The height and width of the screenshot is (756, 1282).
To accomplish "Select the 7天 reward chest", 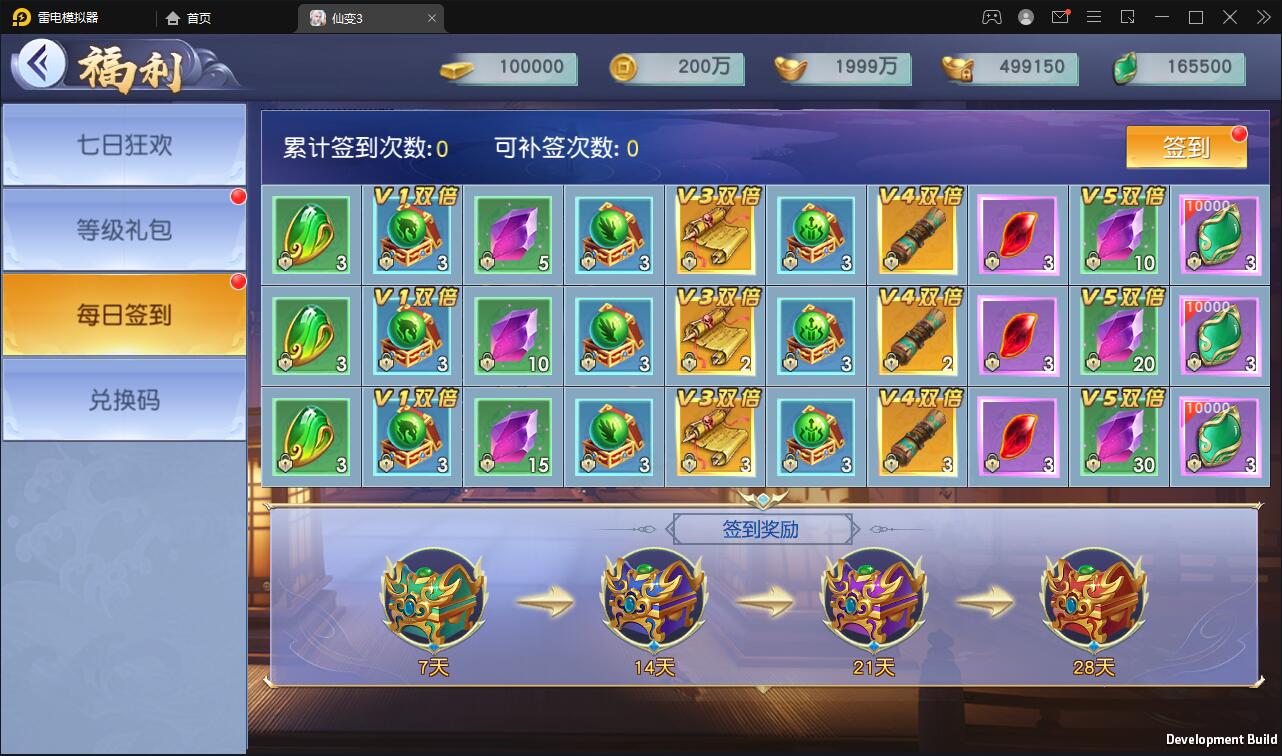I will point(434,600).
